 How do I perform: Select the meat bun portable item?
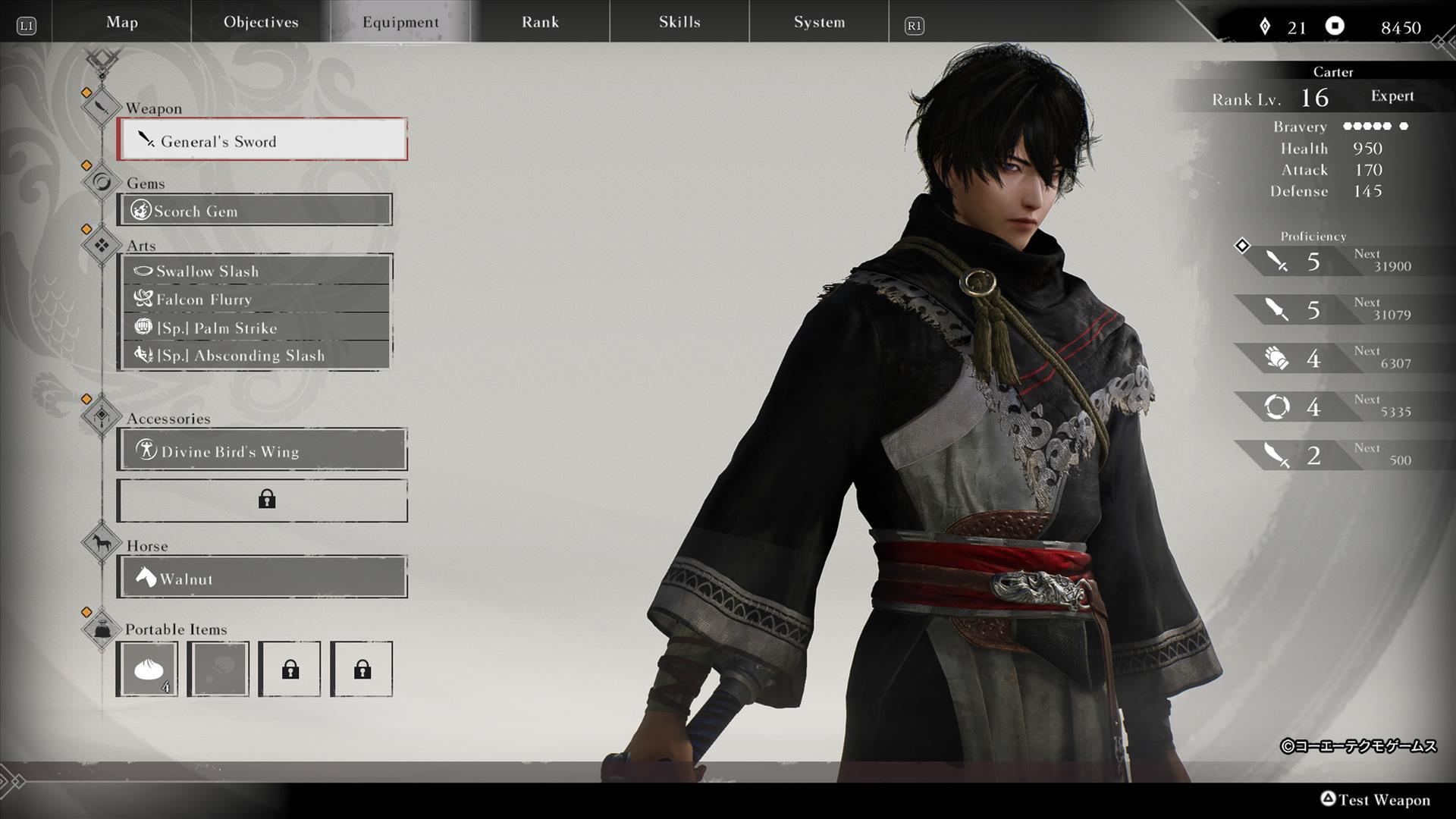click(x=147, y=669)
